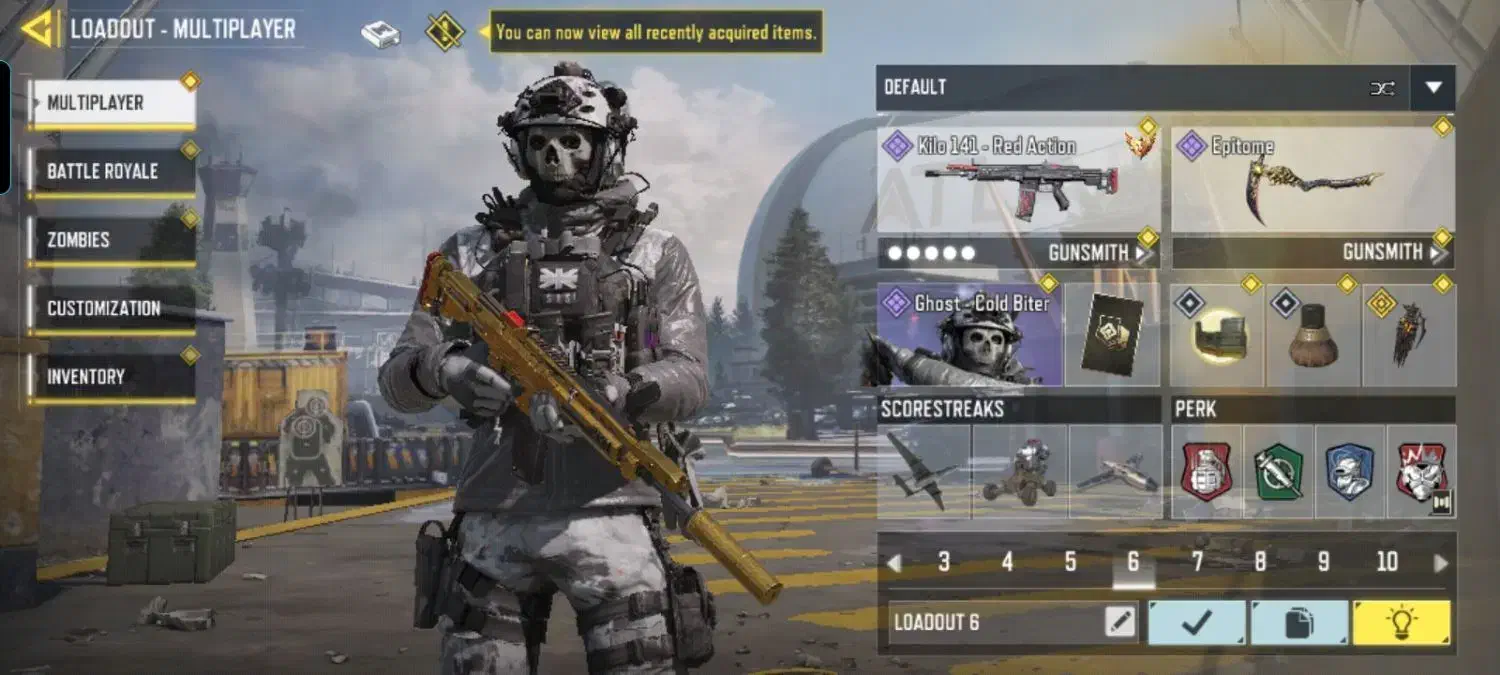
Task: Copy the loadout using the copy button
Action: point(1299,623)
